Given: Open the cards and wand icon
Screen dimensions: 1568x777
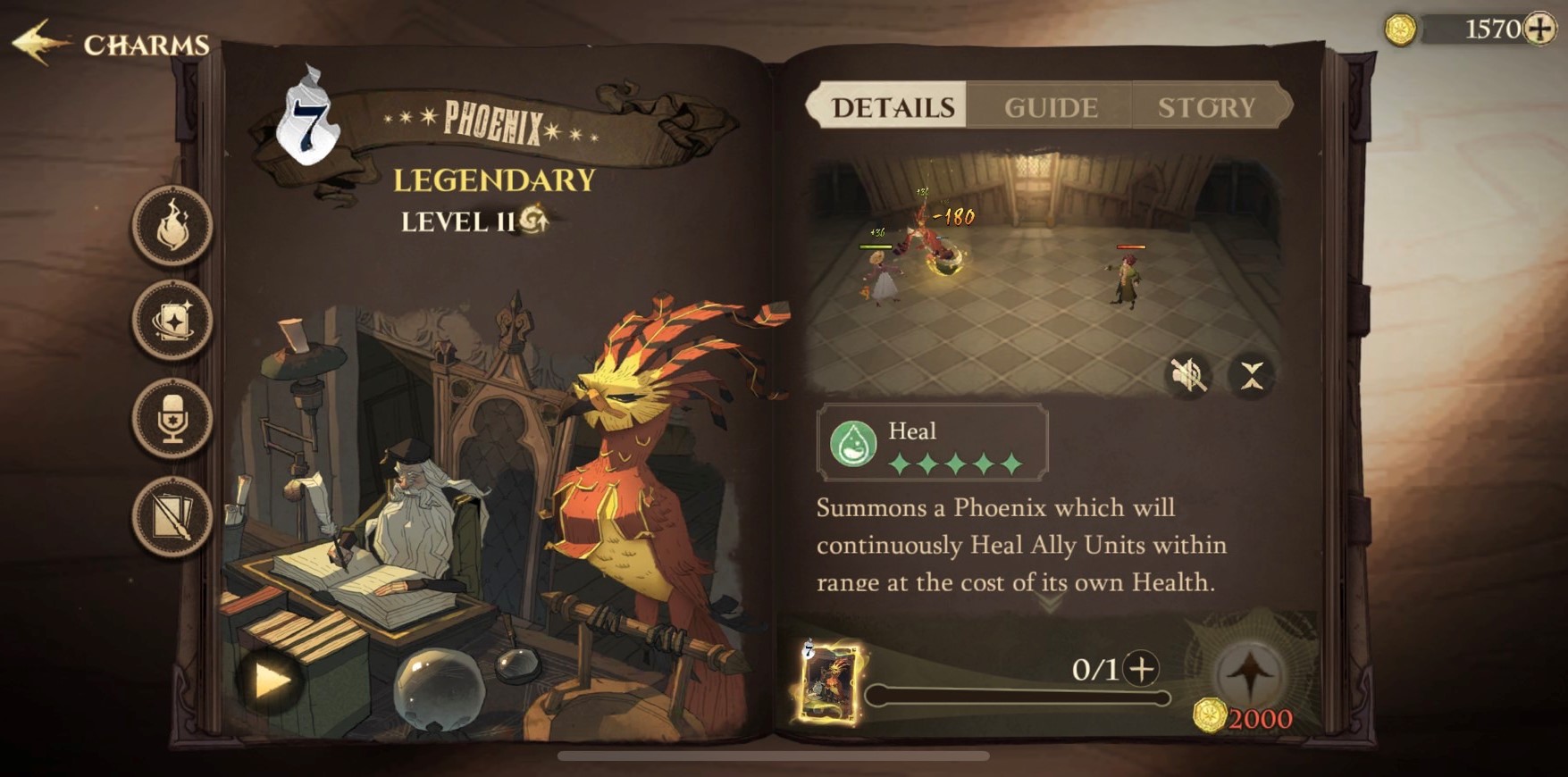Looking at the screenshot, I should 172,515.
